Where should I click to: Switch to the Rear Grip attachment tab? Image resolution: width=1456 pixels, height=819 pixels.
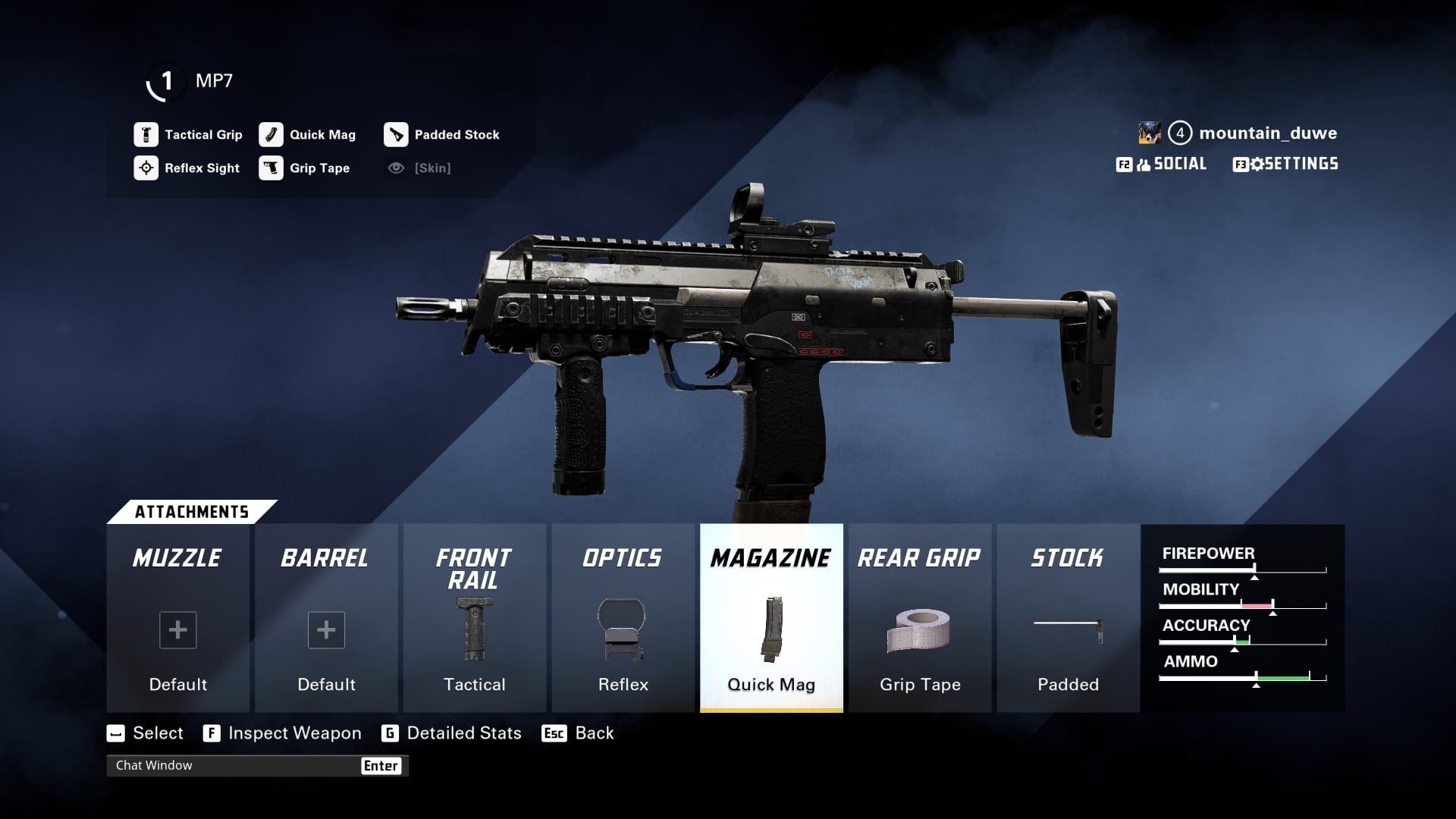tap(918, 559)
